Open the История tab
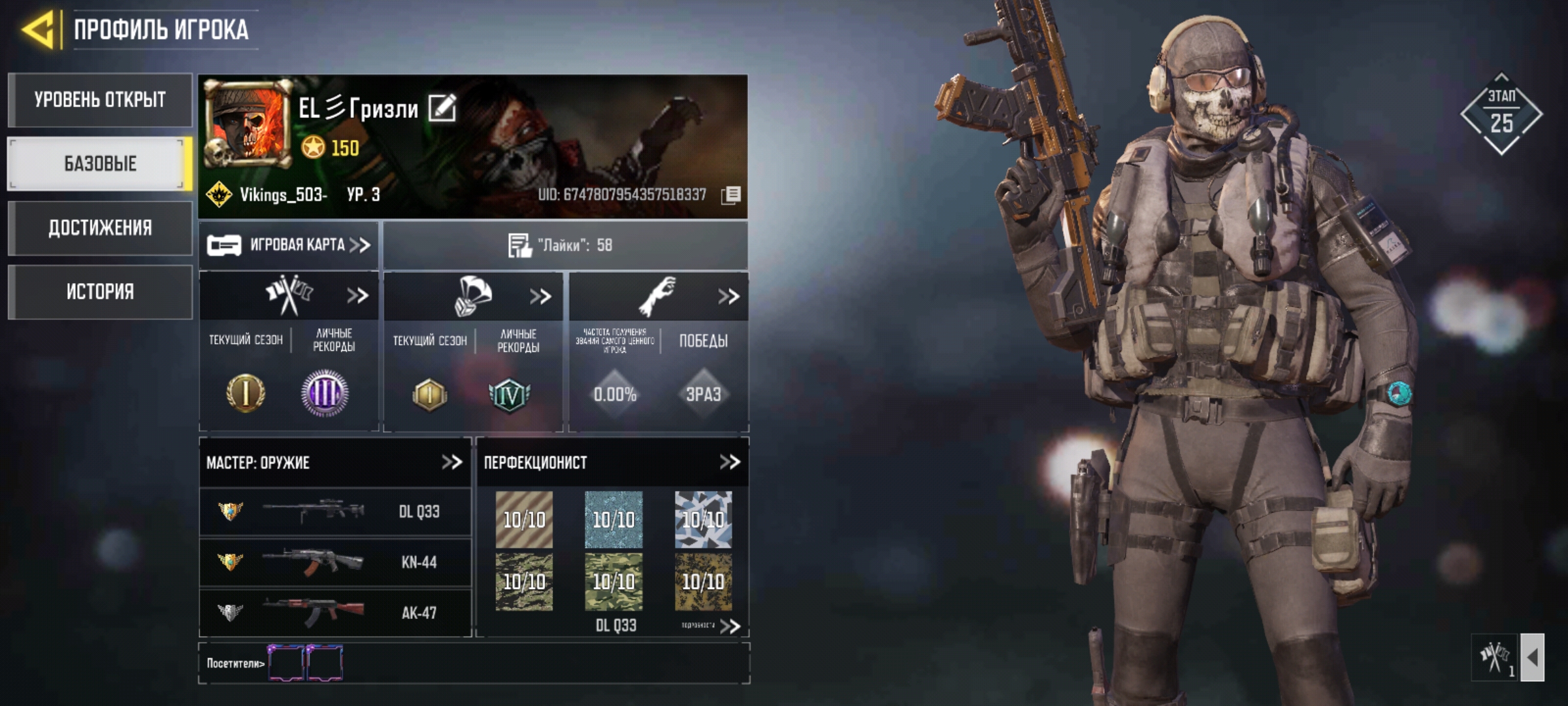Image resolution: width=1568 pixels, height=706 pixels. point(100,292)
